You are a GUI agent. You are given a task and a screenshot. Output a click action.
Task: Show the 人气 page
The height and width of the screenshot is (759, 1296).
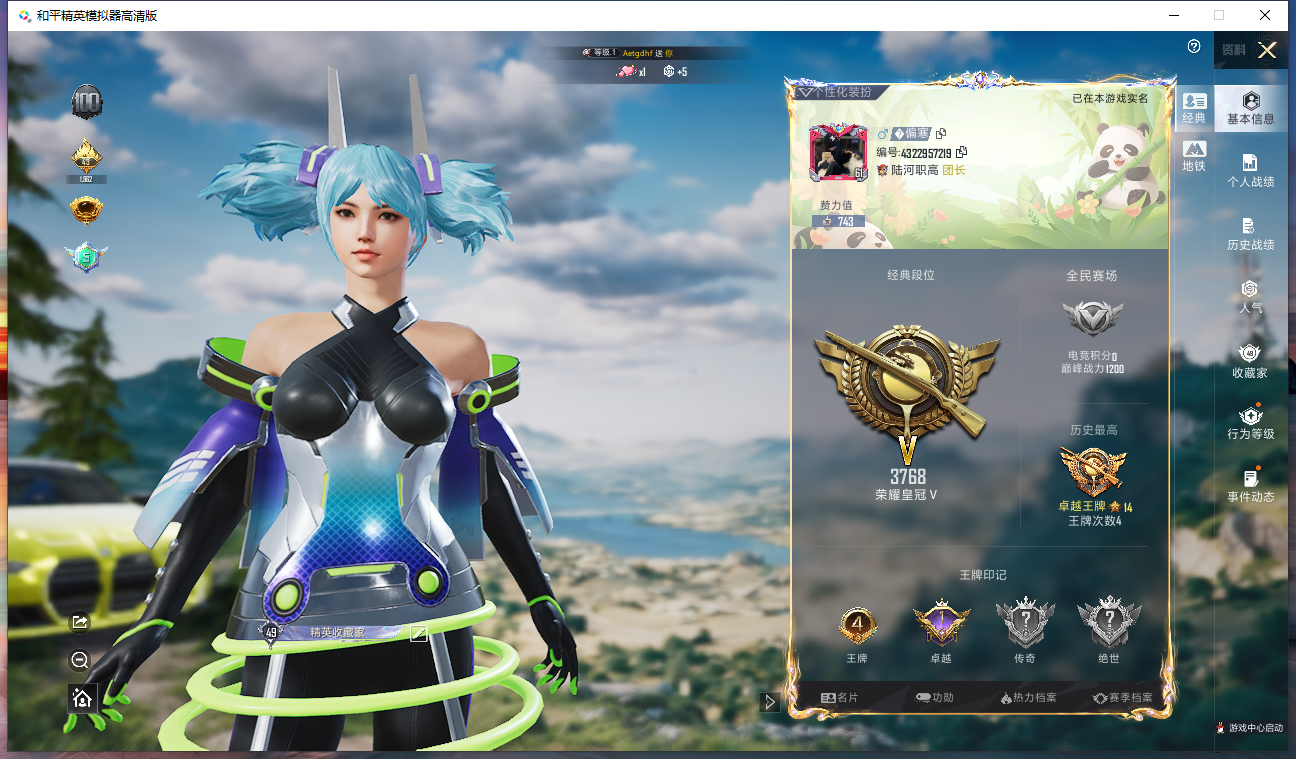pos(1250,297)
